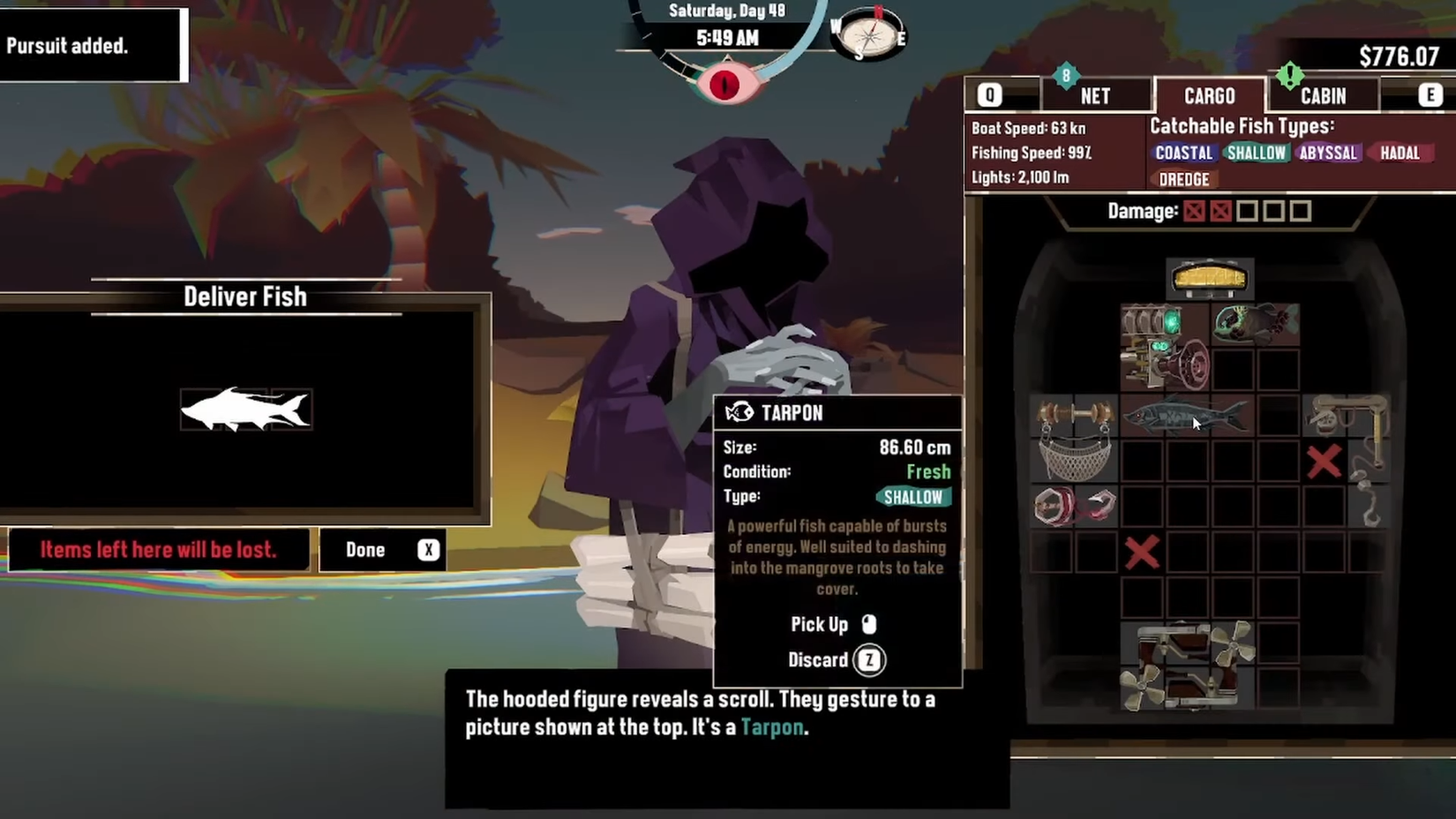Open the CABIN tab
Image resolution: width=1456 pixels, height=819 pixels.
tap(1322, 95)
